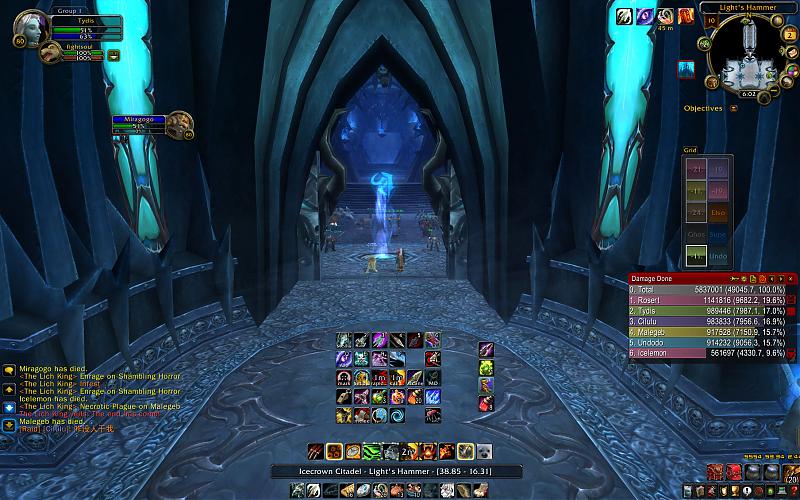Toggle the Objectives tracker collapse button
Viewport: 800px width, 500px height.
point(733,108)
